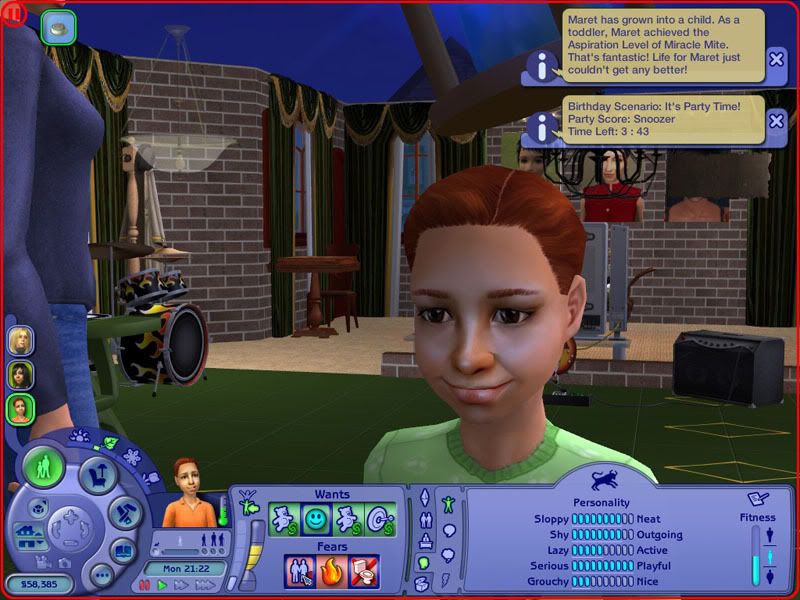Select the smiley face want
This screenshot has width=800, height=600.
coord(316,519)
